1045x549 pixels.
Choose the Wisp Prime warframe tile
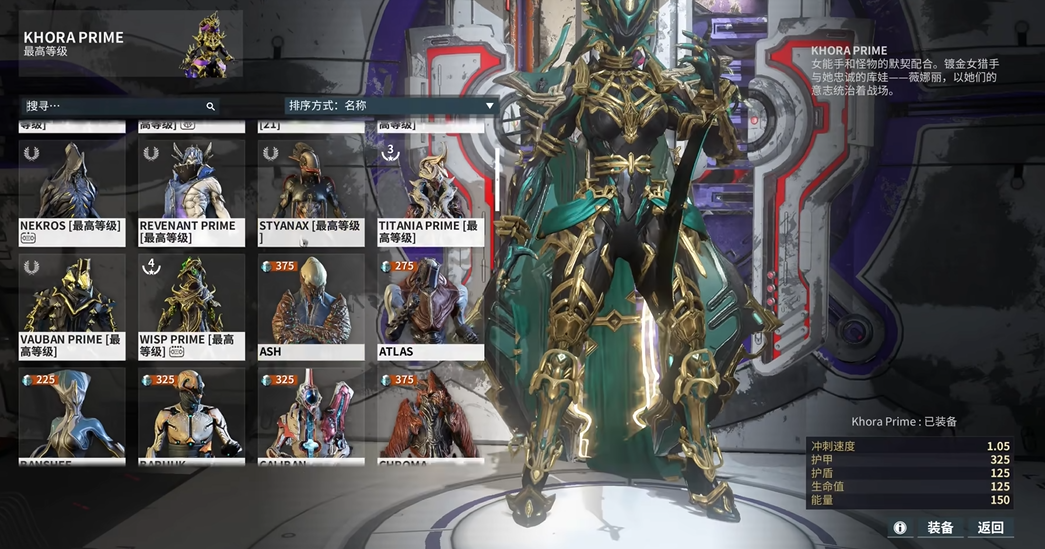point(191,306)
